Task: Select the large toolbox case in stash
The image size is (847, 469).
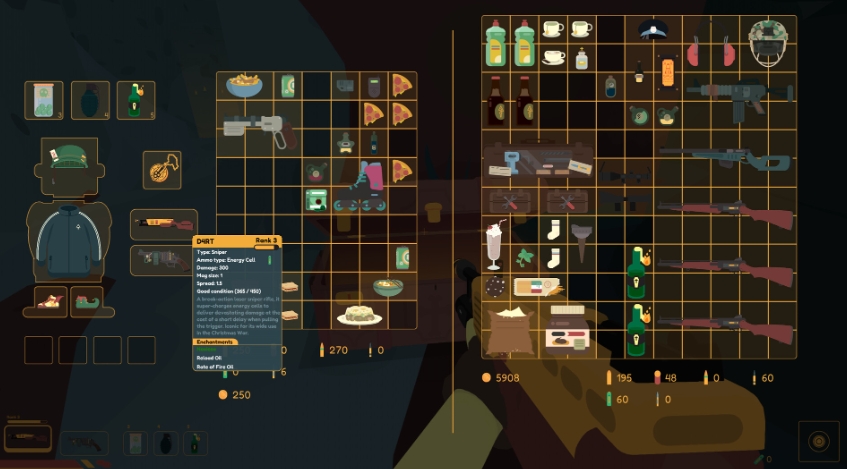Action: 538,162
